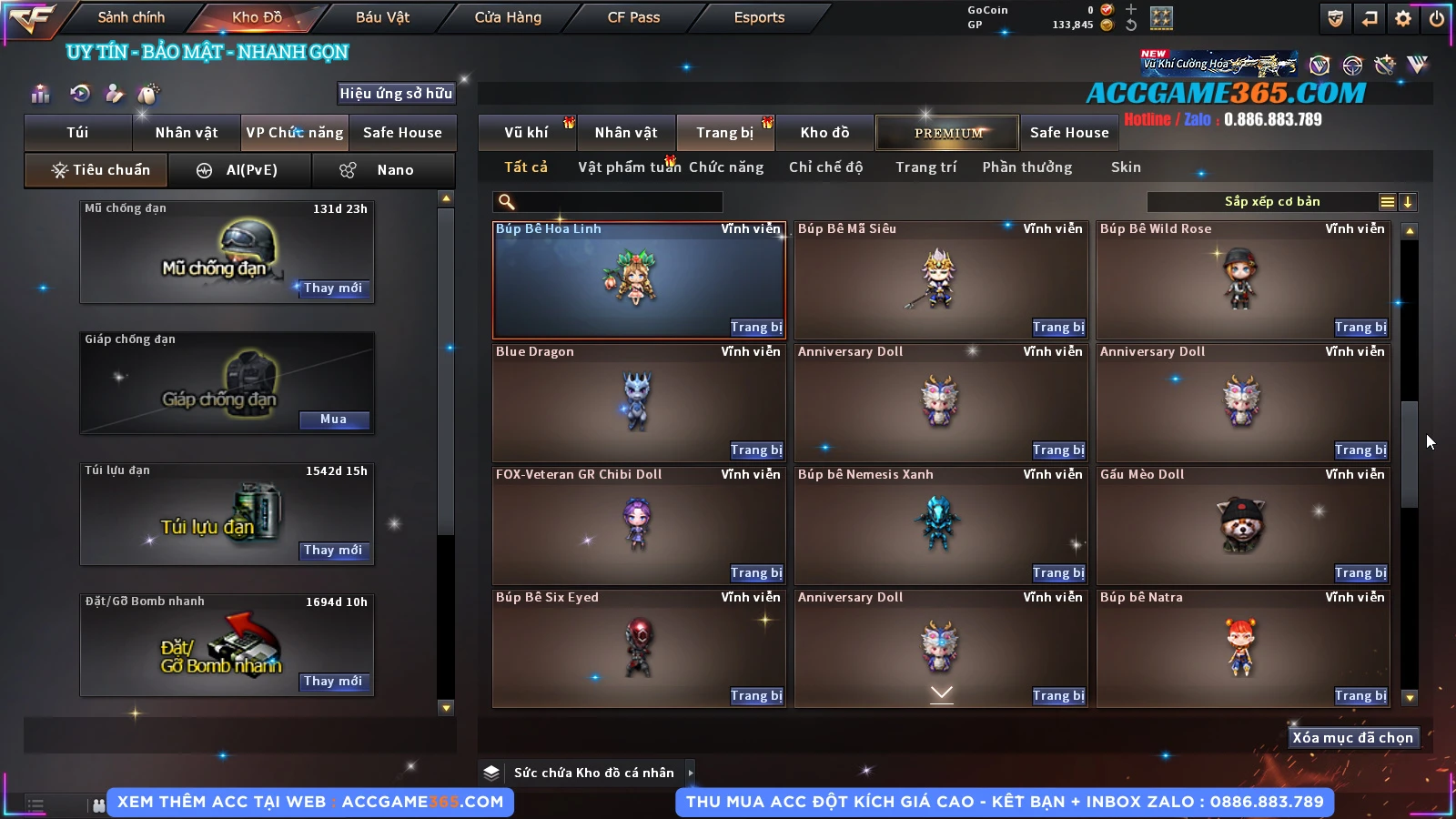Choose the Skin category
Image resolution: width=1456 pixels, height=819 pixels.
[x=1126, y=167]
